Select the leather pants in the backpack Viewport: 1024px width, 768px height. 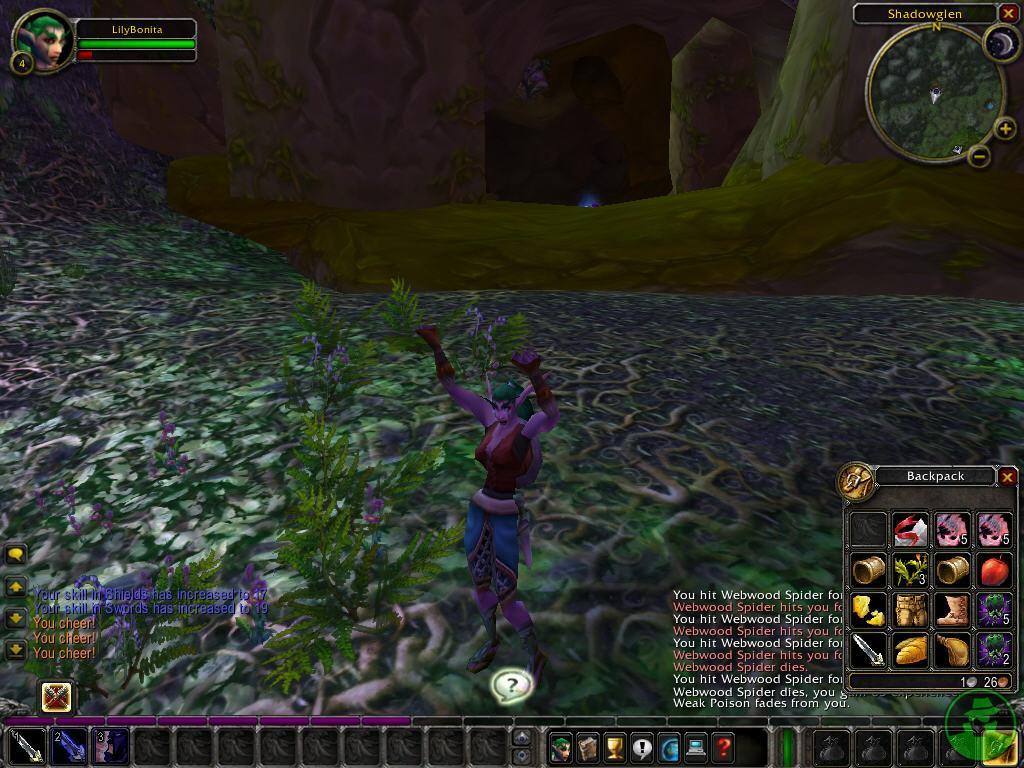(910, 610)
